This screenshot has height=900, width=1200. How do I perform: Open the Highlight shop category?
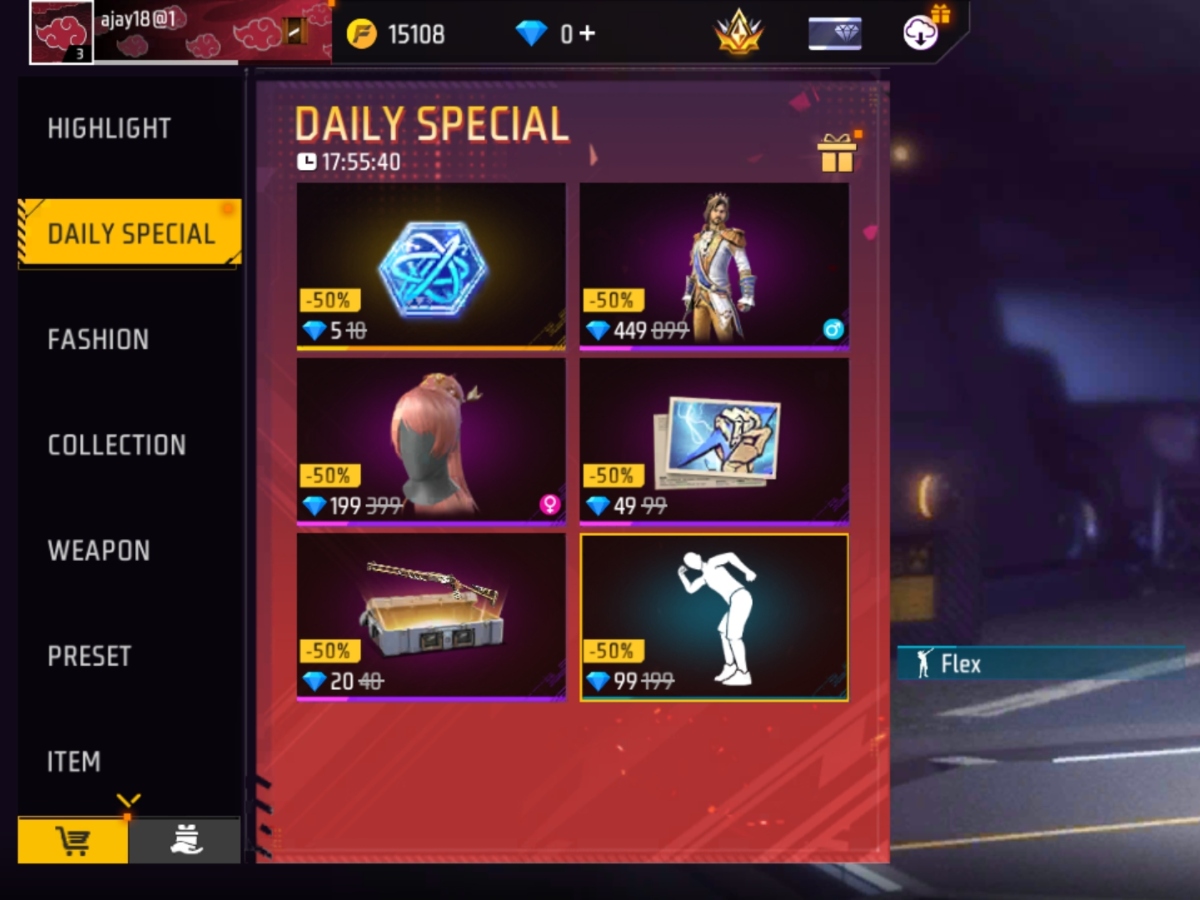(x=109, y=128)
